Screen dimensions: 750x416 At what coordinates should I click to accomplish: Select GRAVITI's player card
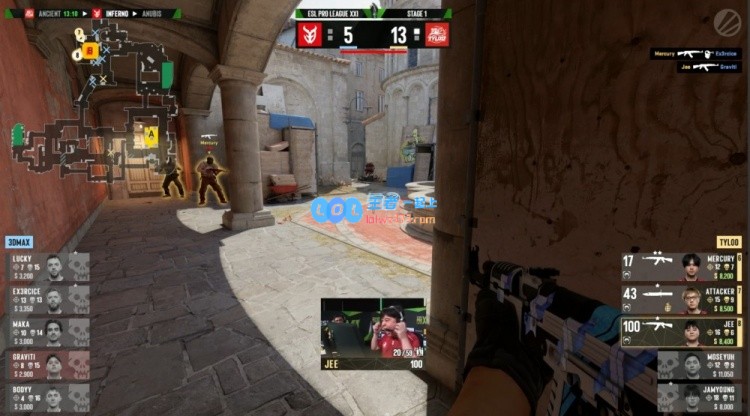pyautogui.click(x=47, y=363)
